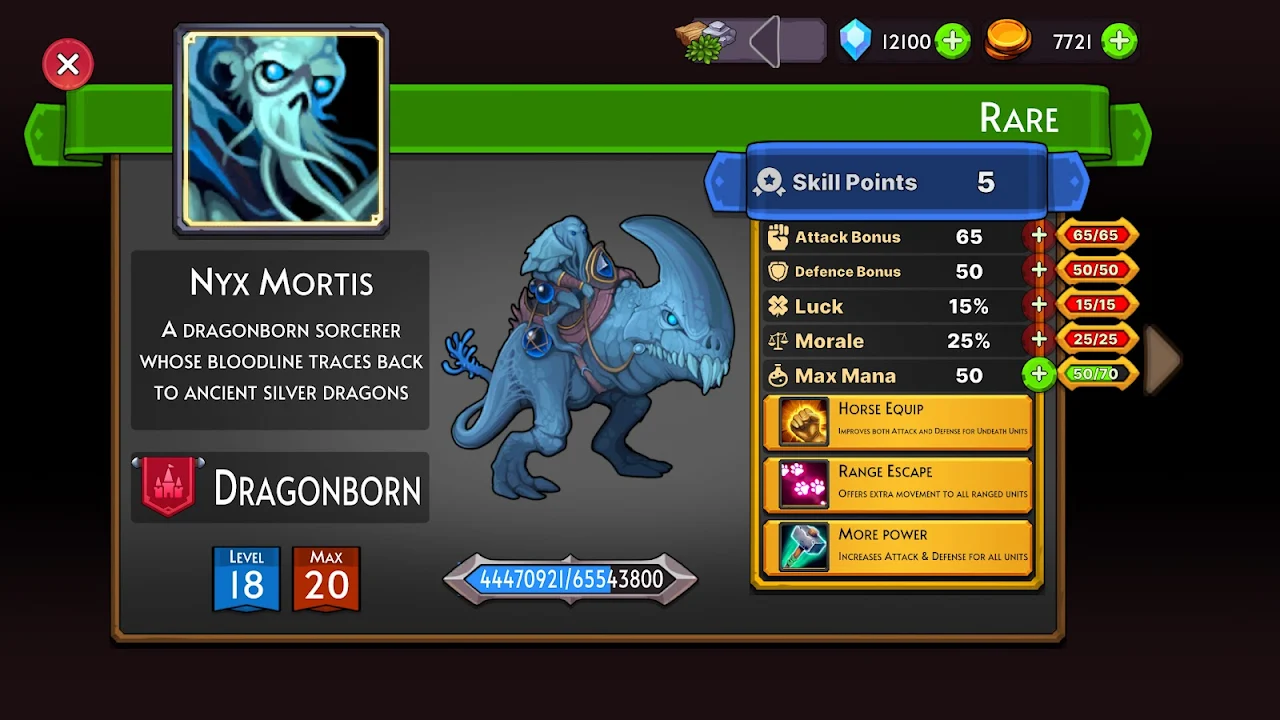Add more blue gems

[x=952, y=42]
